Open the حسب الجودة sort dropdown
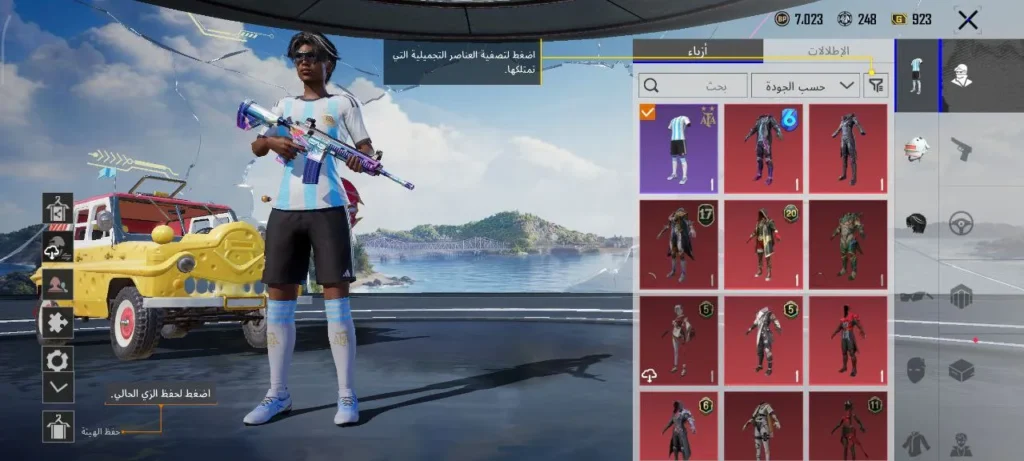 [806, 86]
